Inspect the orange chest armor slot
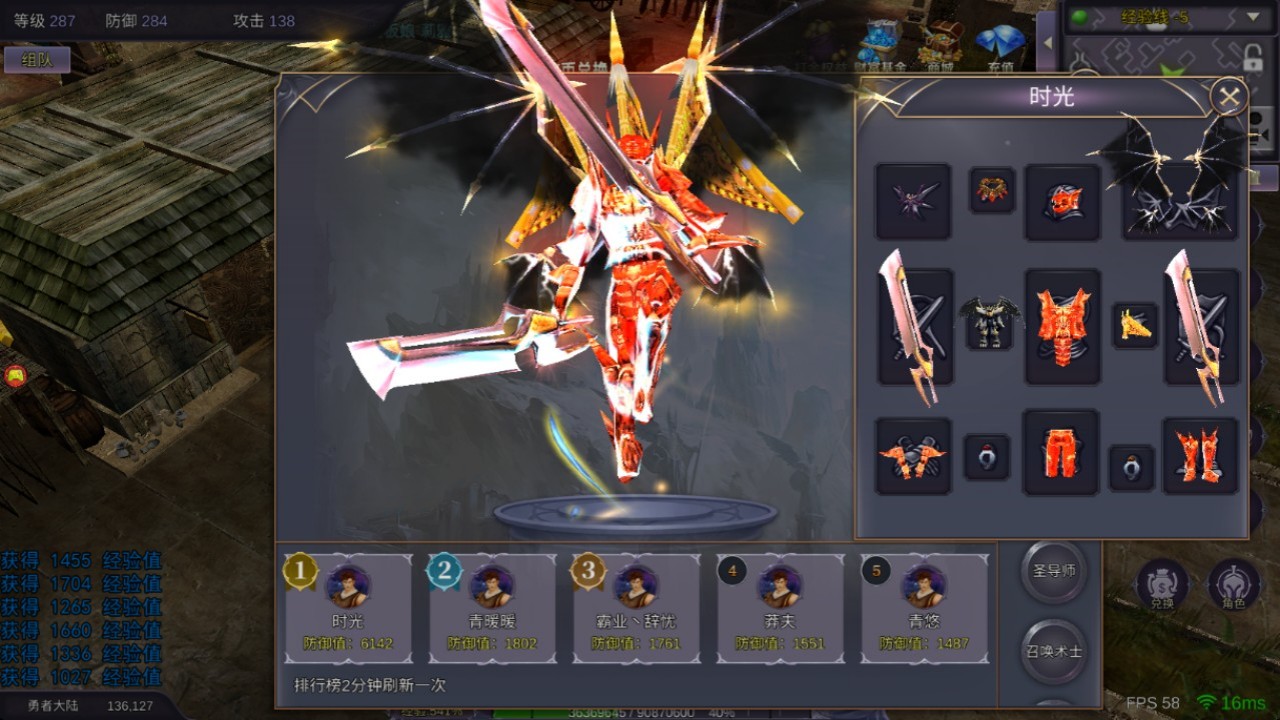Screen dimensions: 1280x720 click(1062, 326)
